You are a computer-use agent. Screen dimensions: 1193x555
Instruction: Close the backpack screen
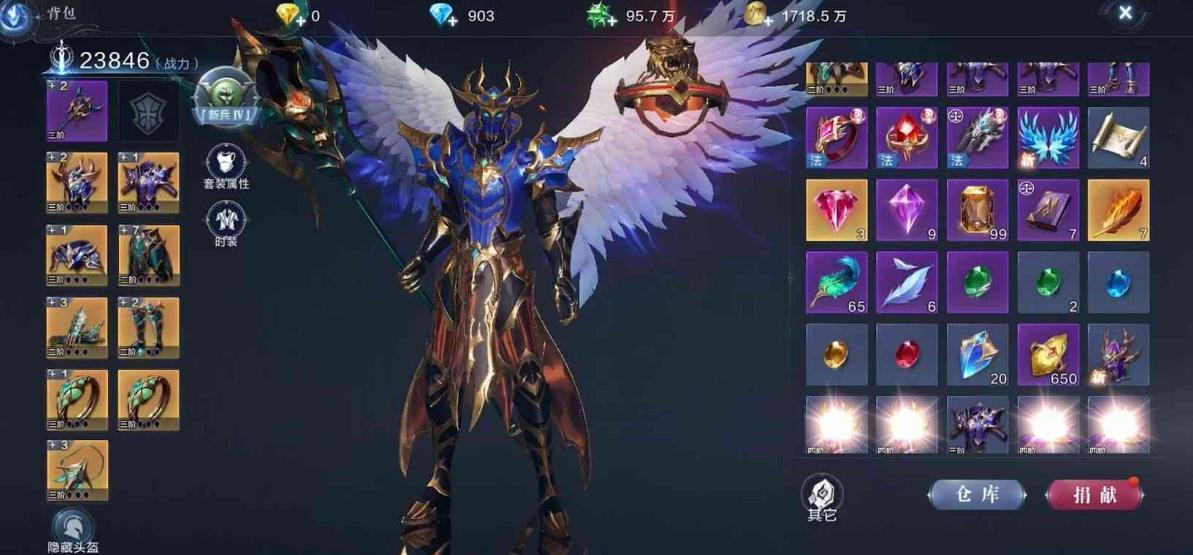tap(1125, 13)
